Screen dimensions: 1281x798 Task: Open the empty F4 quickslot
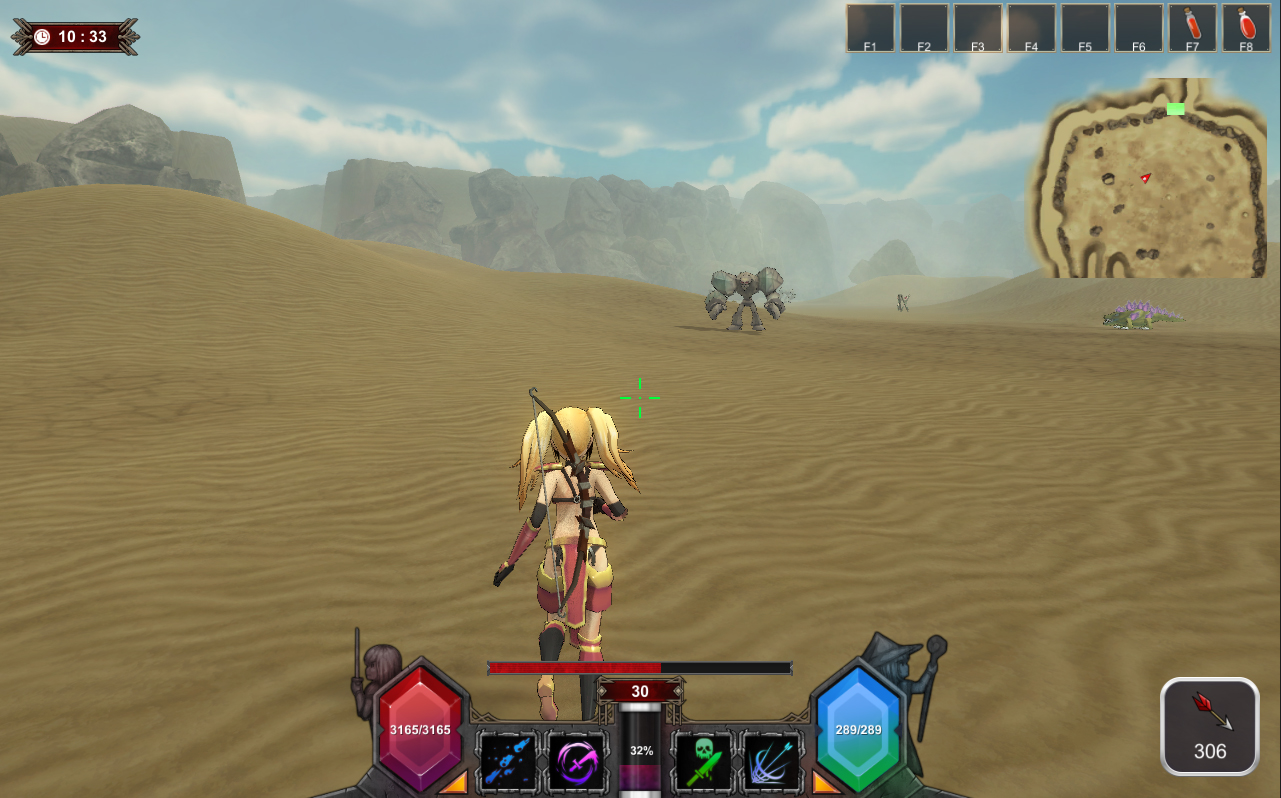1031,25
